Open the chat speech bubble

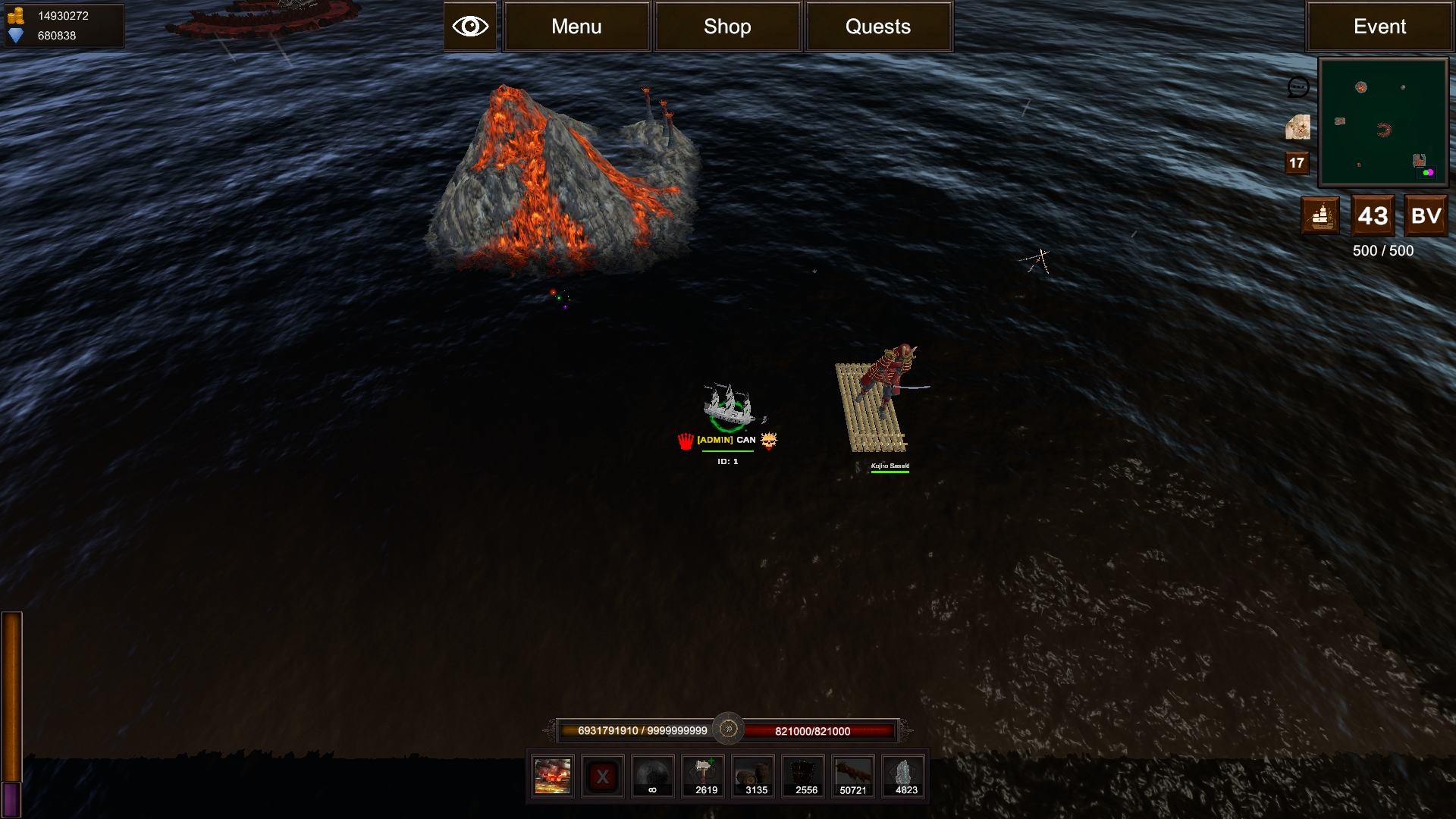point(1298,87)
